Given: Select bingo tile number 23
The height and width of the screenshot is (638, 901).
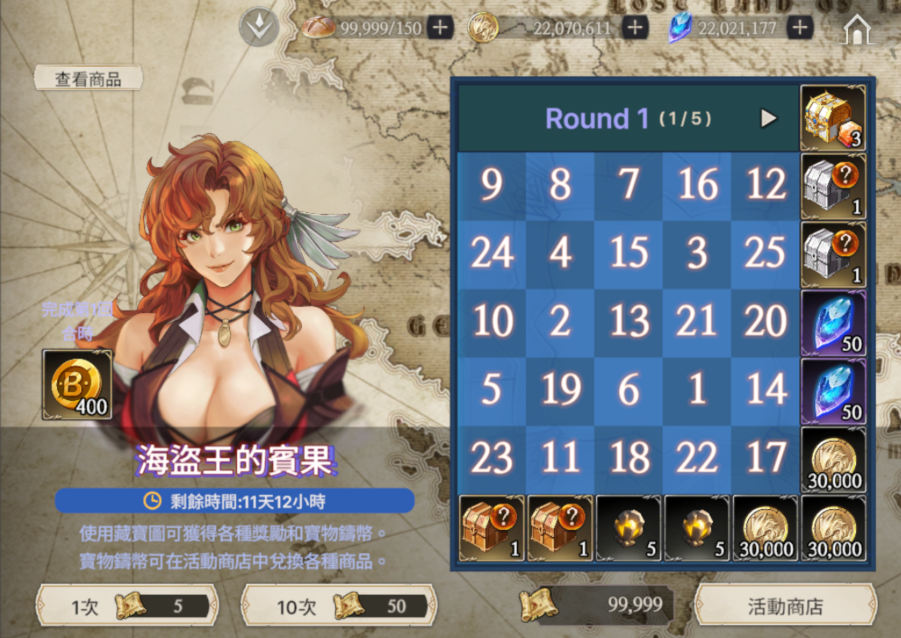Looking at the screenshot, I should point(491,458).
